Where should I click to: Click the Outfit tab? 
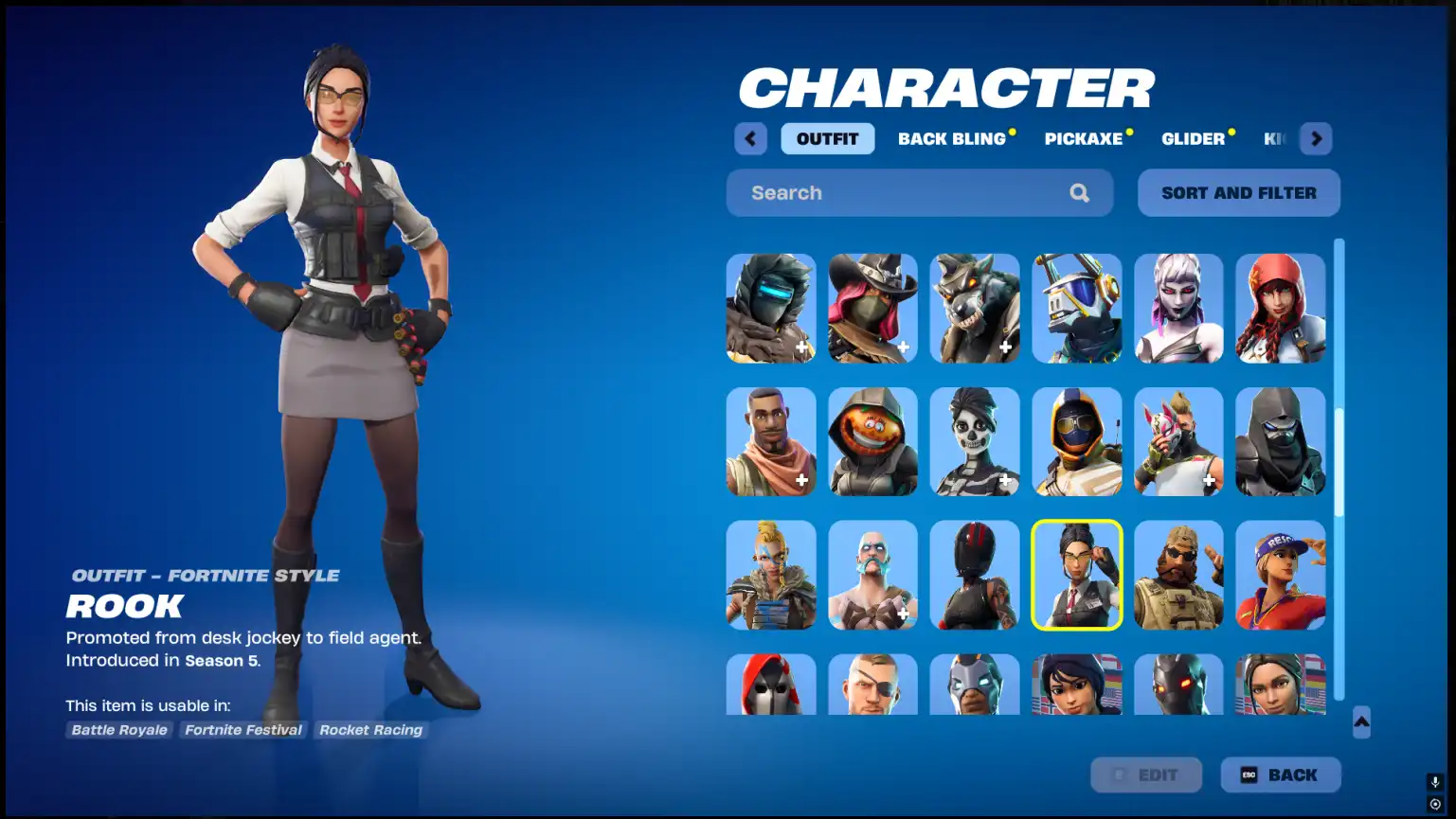[827, 139]
